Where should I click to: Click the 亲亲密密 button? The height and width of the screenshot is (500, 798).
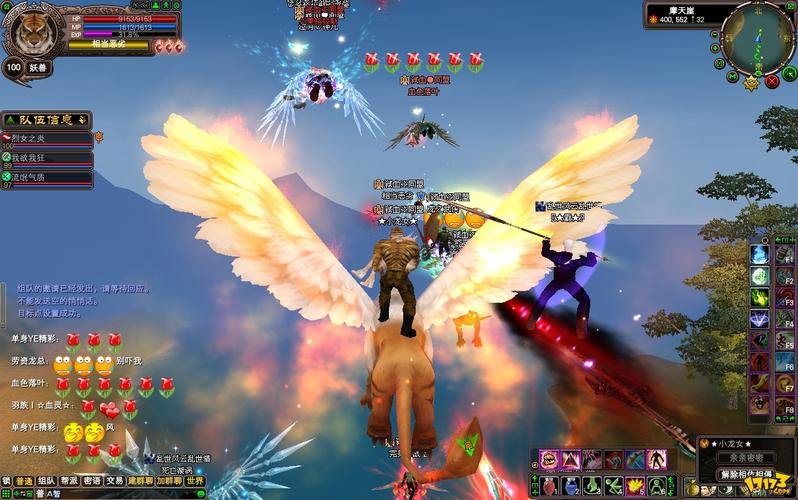pyautogui.click(x=744, y=456)
